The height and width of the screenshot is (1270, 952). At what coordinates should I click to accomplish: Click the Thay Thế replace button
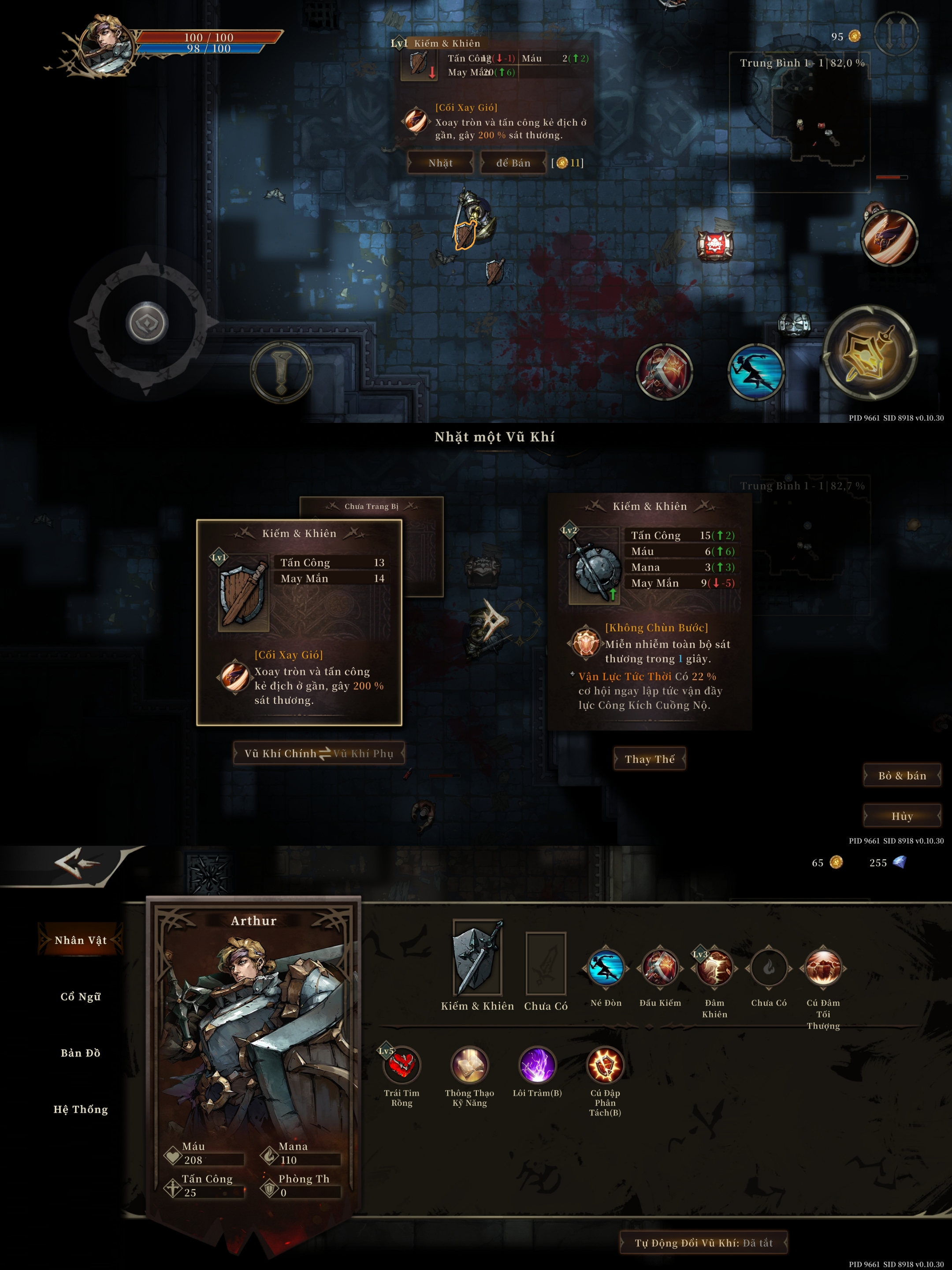(x=650, y=759)
